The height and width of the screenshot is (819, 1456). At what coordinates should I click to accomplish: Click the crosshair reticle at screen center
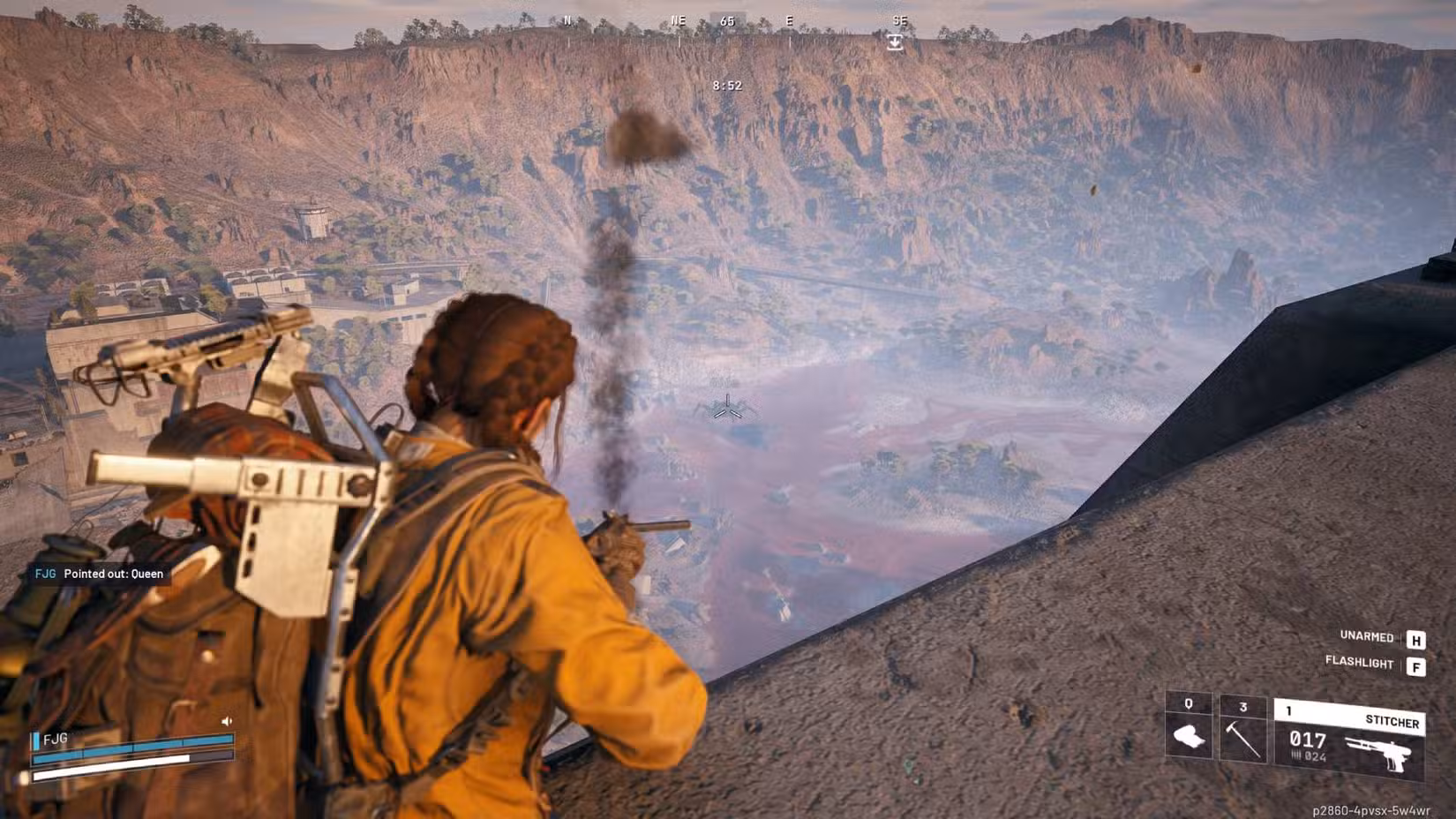(x=728, y=409)
